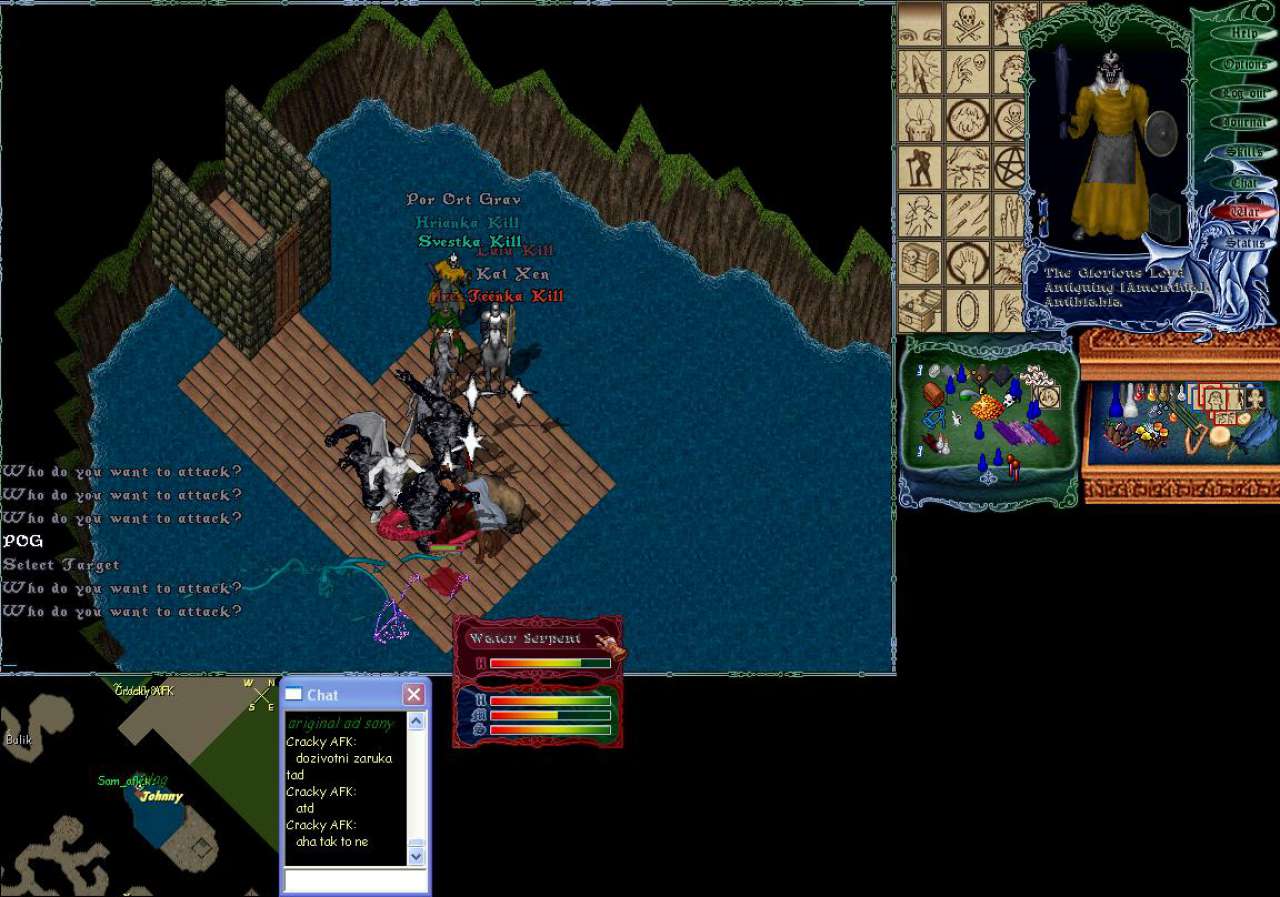
Task: Close the Chat window
Action: [x=413, y=694]
